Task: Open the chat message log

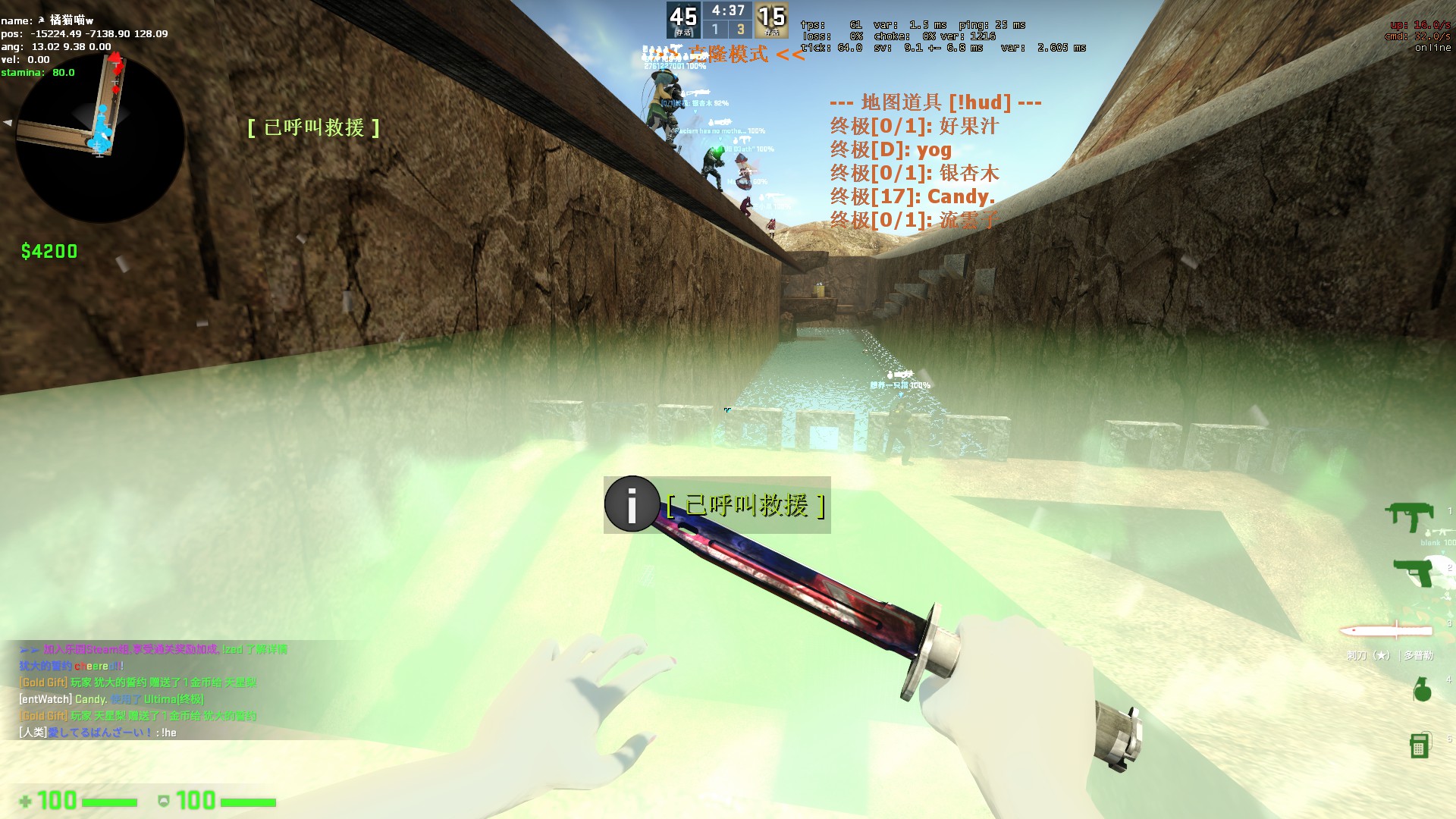Action: [x=152, y=690]
